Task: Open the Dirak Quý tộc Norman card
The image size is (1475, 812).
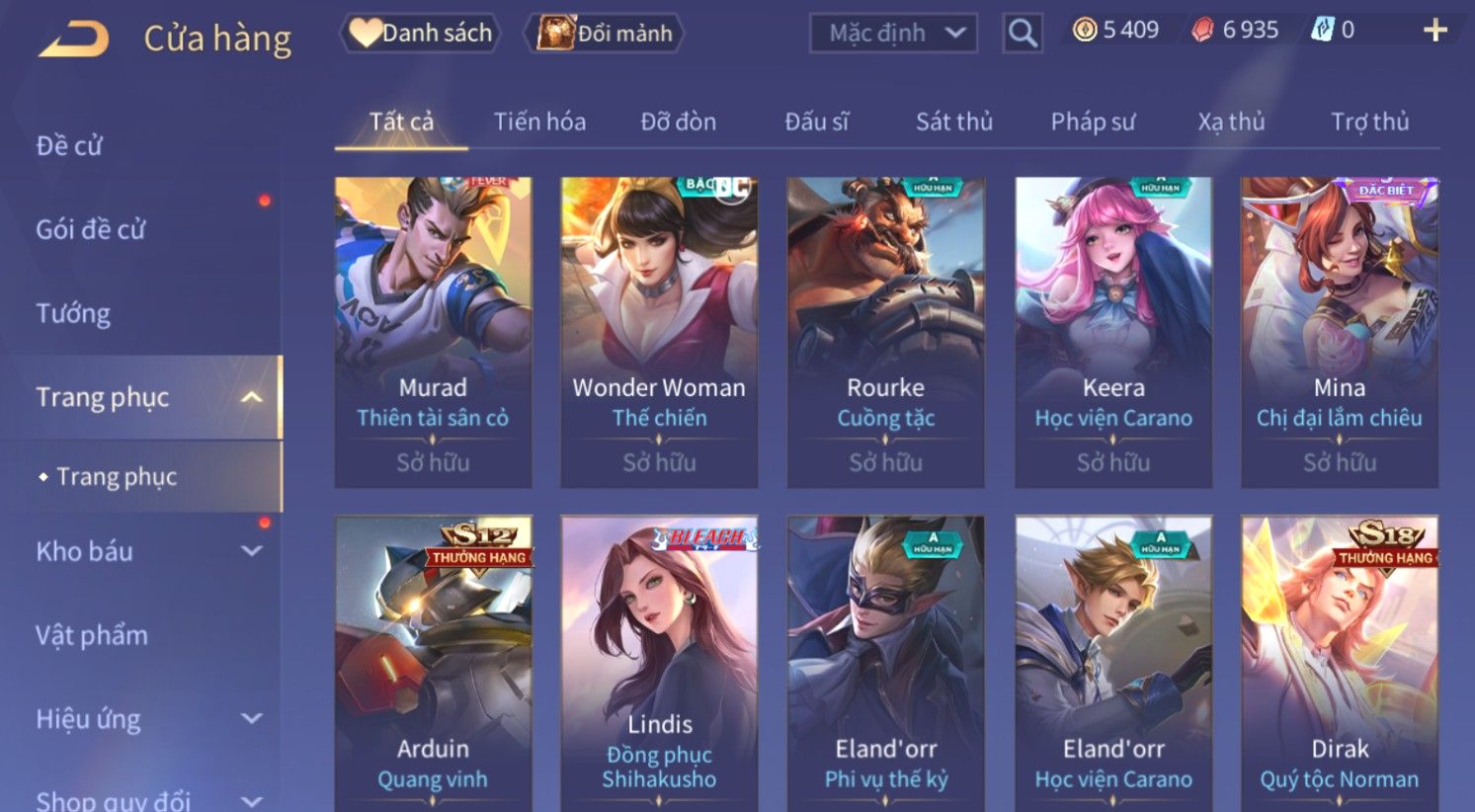Action: [1339, 662]
